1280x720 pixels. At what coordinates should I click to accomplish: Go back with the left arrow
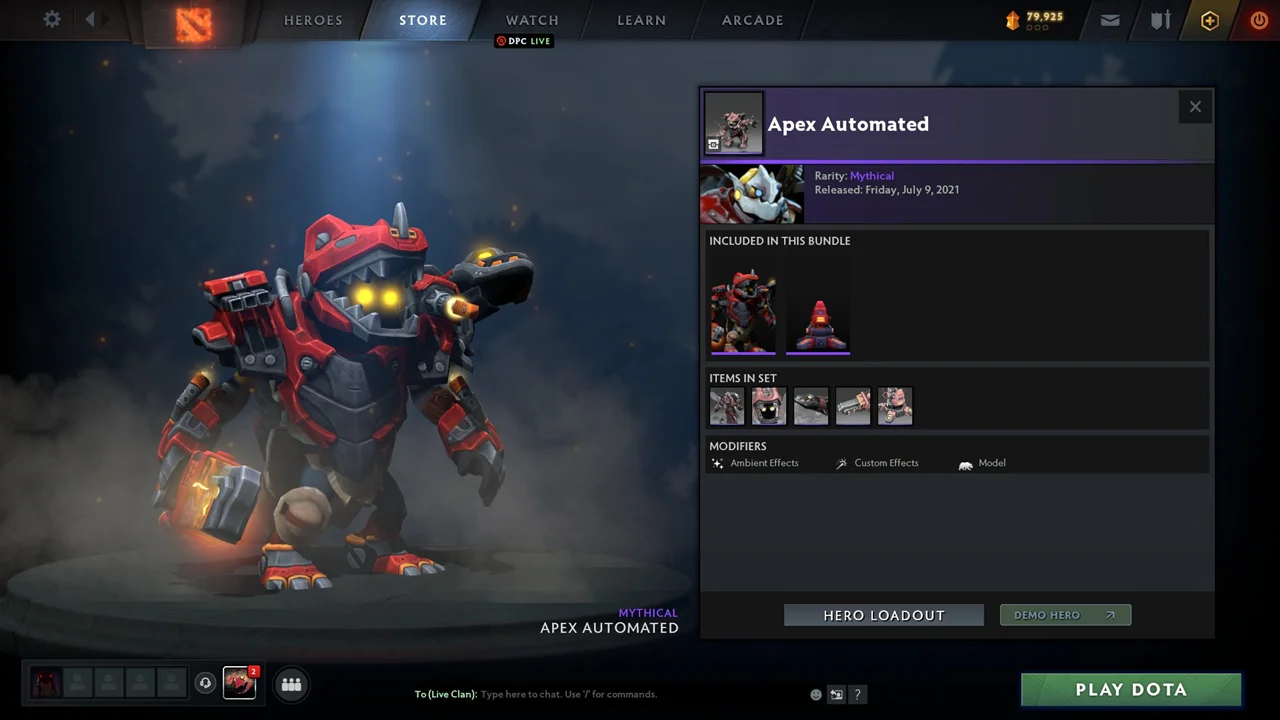[90, 19]
